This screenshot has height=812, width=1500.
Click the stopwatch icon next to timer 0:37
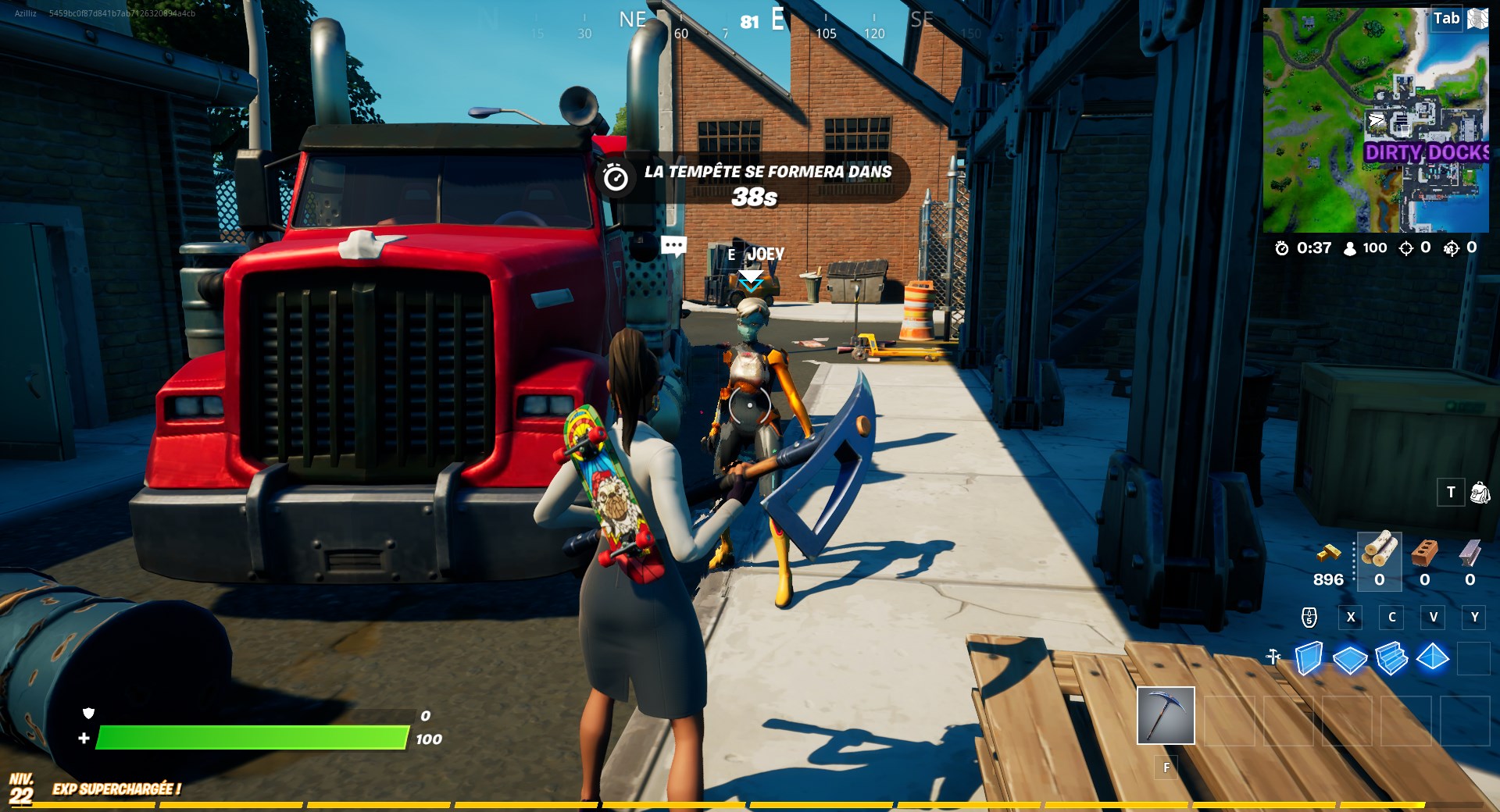(1281, 248)
